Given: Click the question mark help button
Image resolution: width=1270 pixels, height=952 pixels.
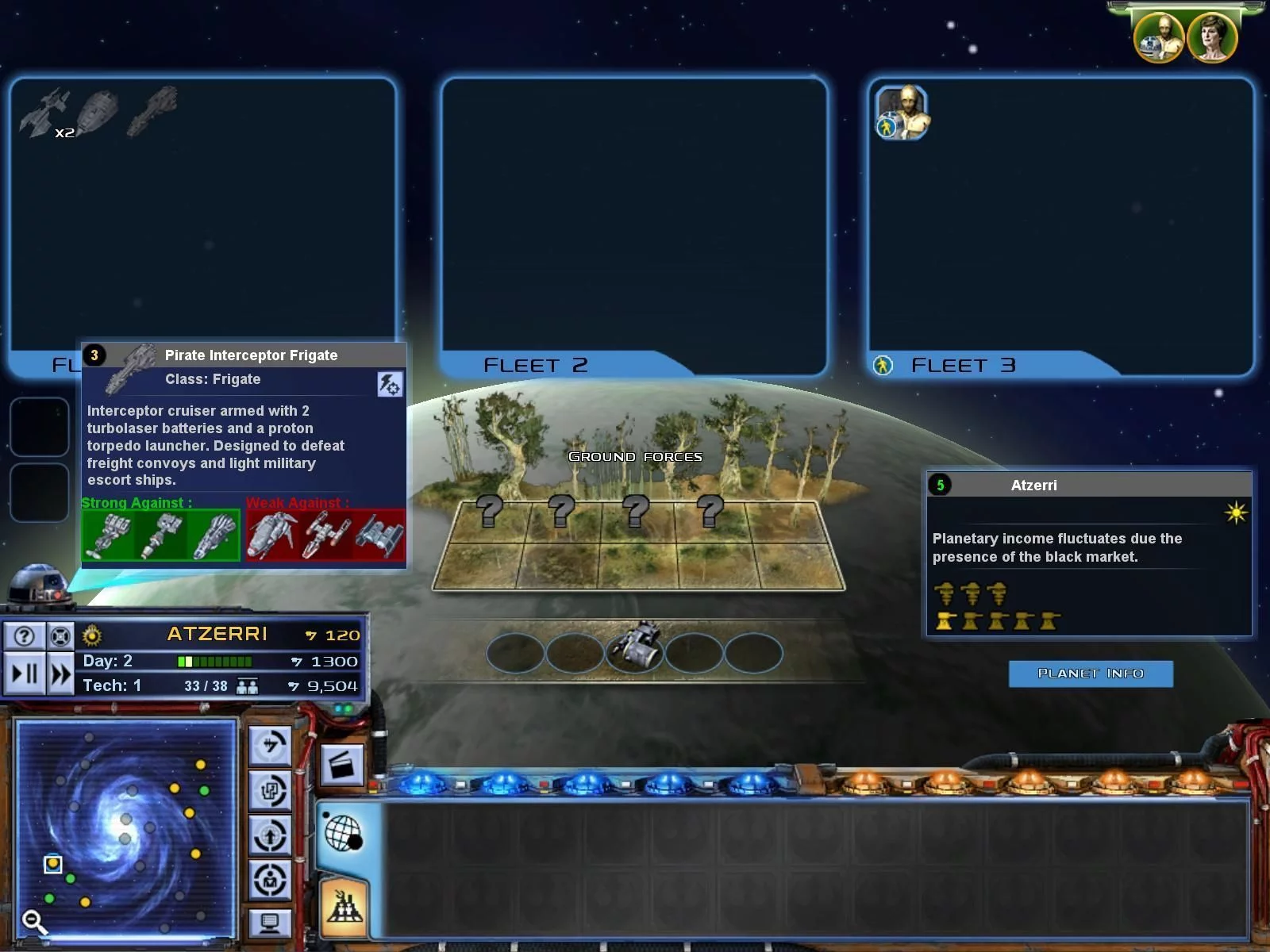Looking at the screenshot, I should tap(25, 635).
